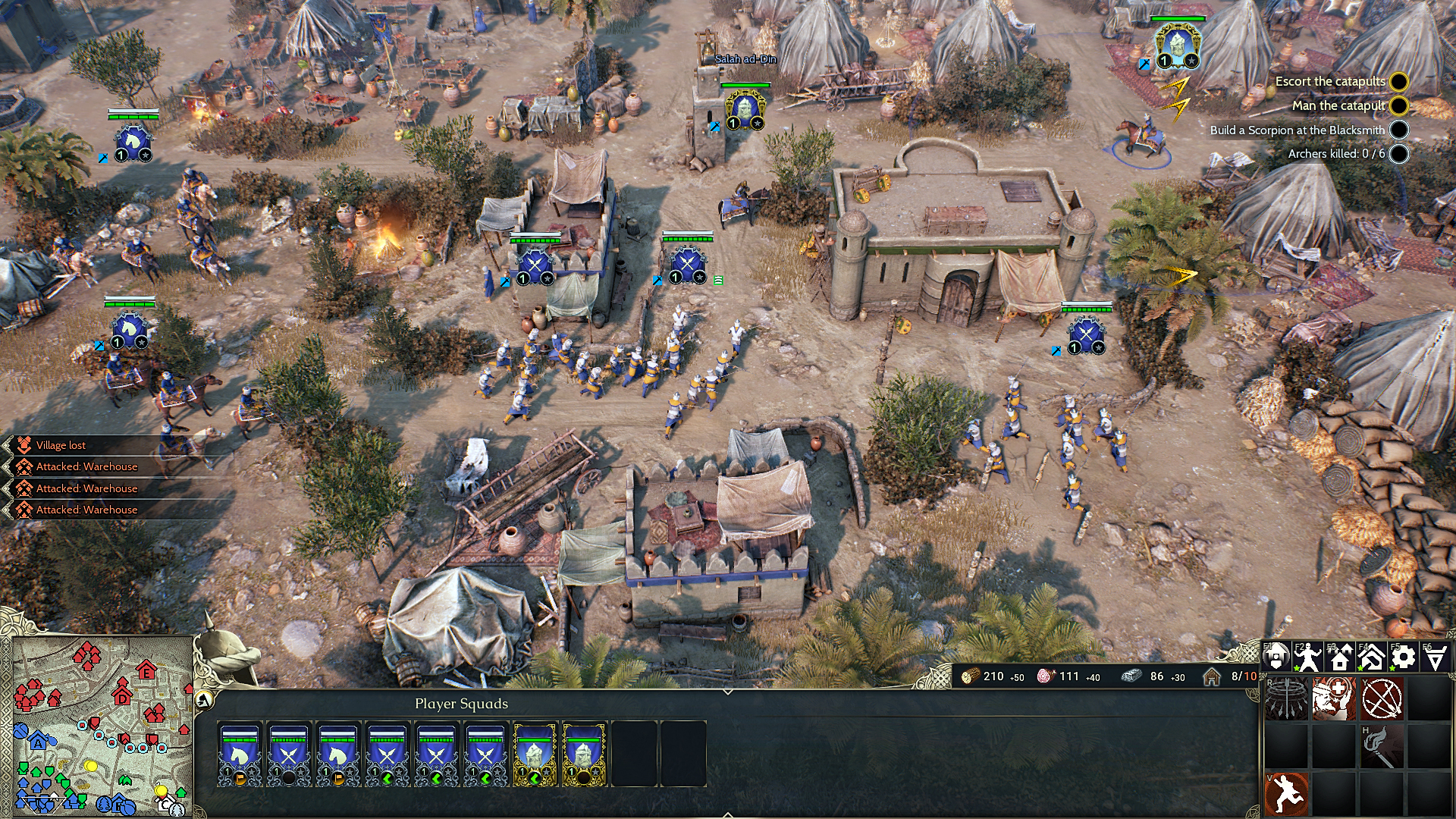This screenshot has height=819, width=1456.
Task: Use the healing ability (T)
Action: point(1334,698)
